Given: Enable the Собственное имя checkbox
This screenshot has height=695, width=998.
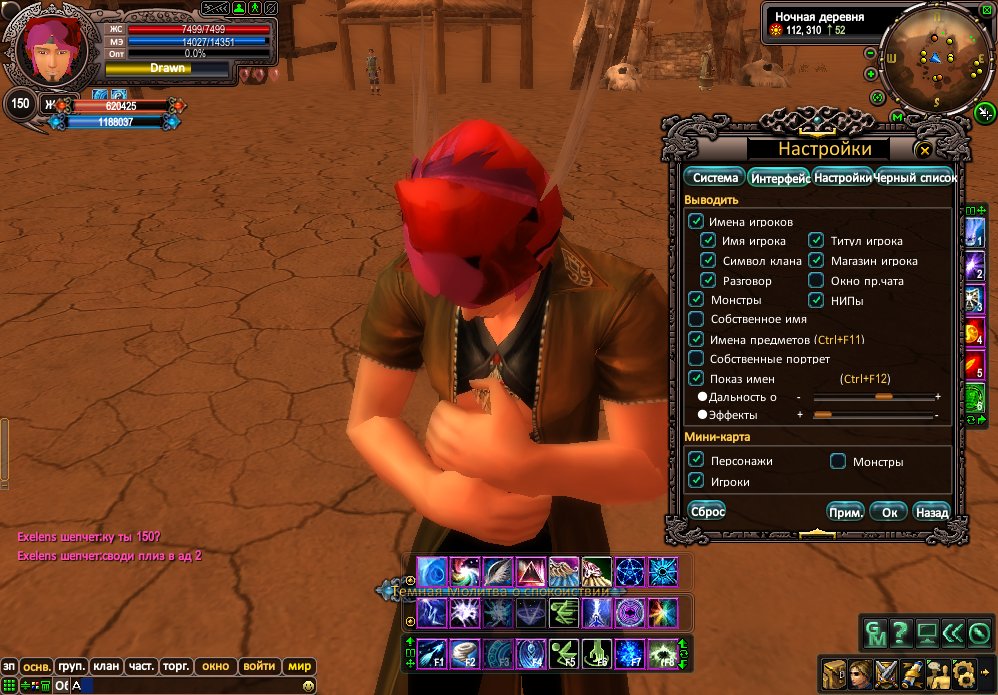Looking at the screenshot, I should tap(696, 319).
